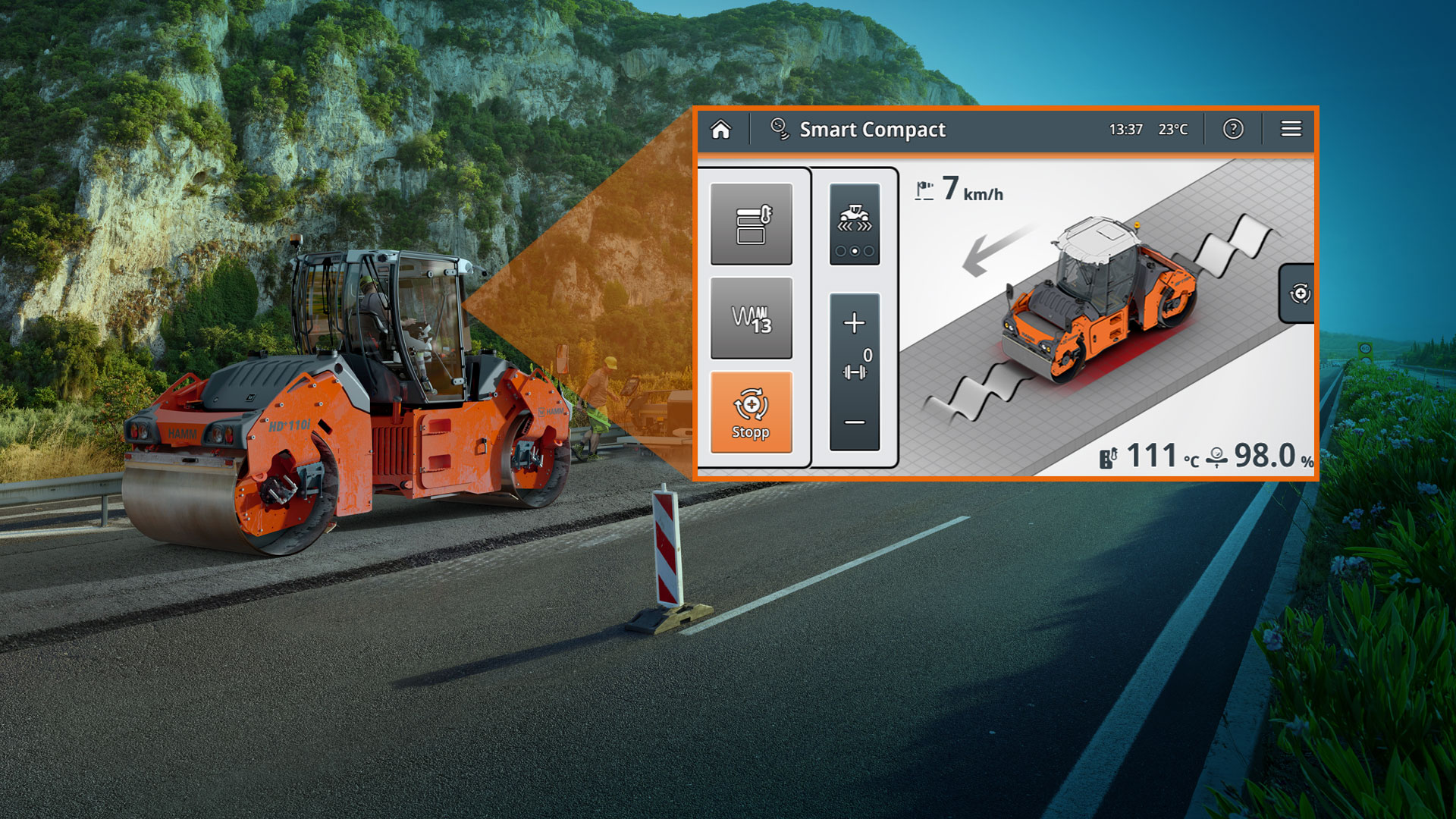Click the Smart Compact satellite icon
The image size is (1456, 819).
pyautogui.click(x=780, y=129)
